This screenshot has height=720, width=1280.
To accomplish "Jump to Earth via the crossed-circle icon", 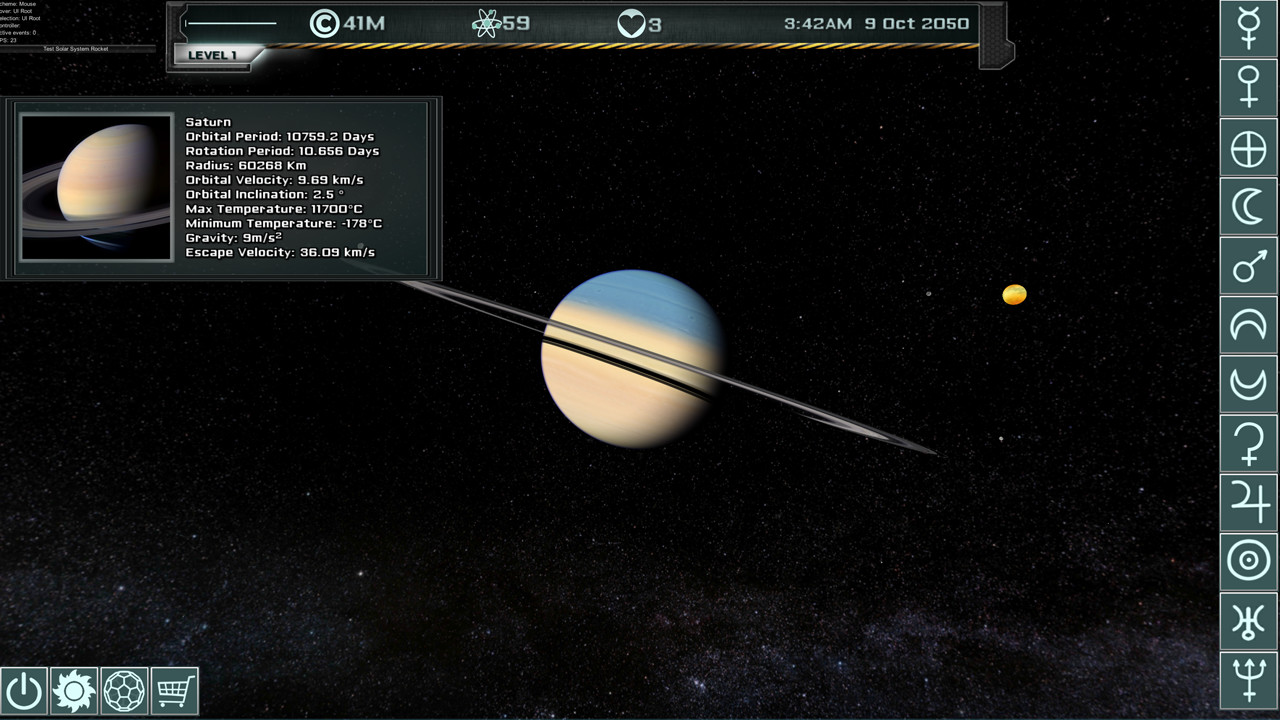I will (1249, 149).
